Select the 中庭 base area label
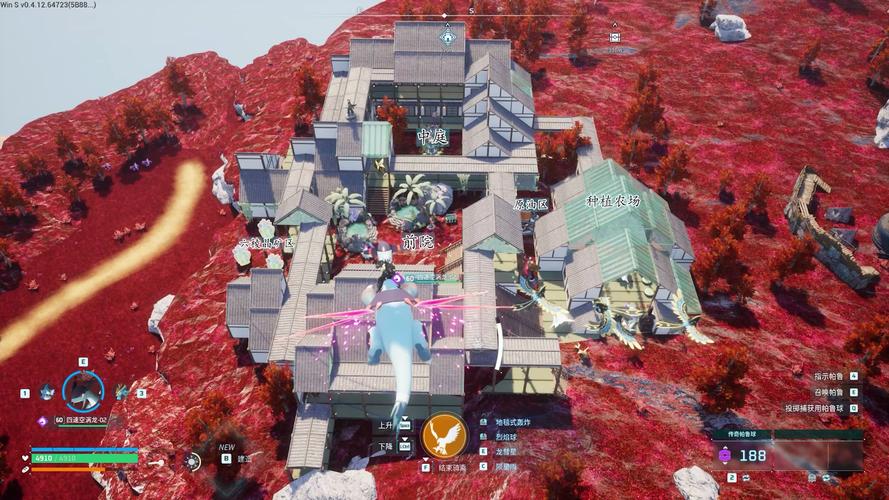This screenshot has width=889, height=500. tap(433, 137)
